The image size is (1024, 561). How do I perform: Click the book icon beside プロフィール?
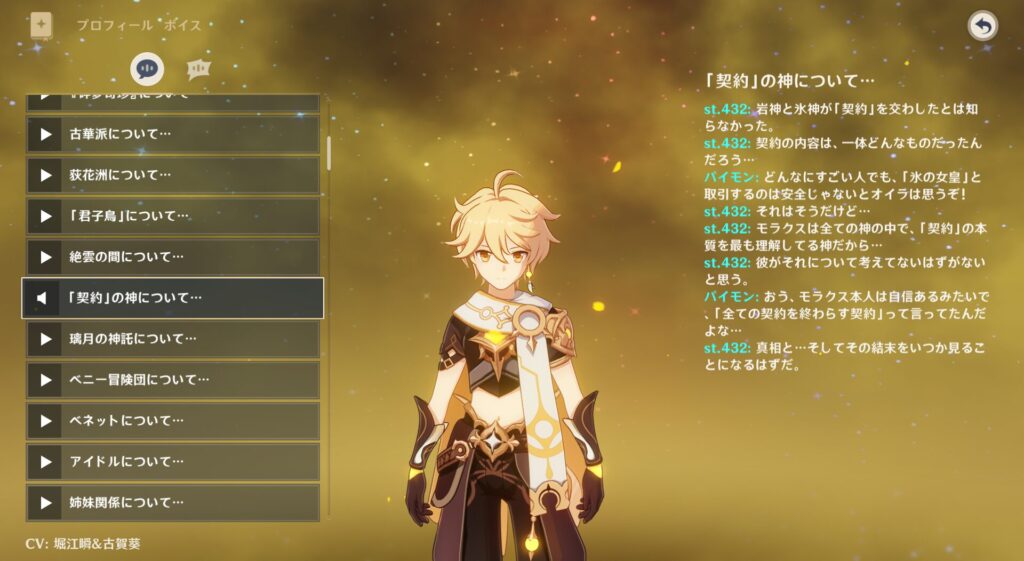click(41, 24)
